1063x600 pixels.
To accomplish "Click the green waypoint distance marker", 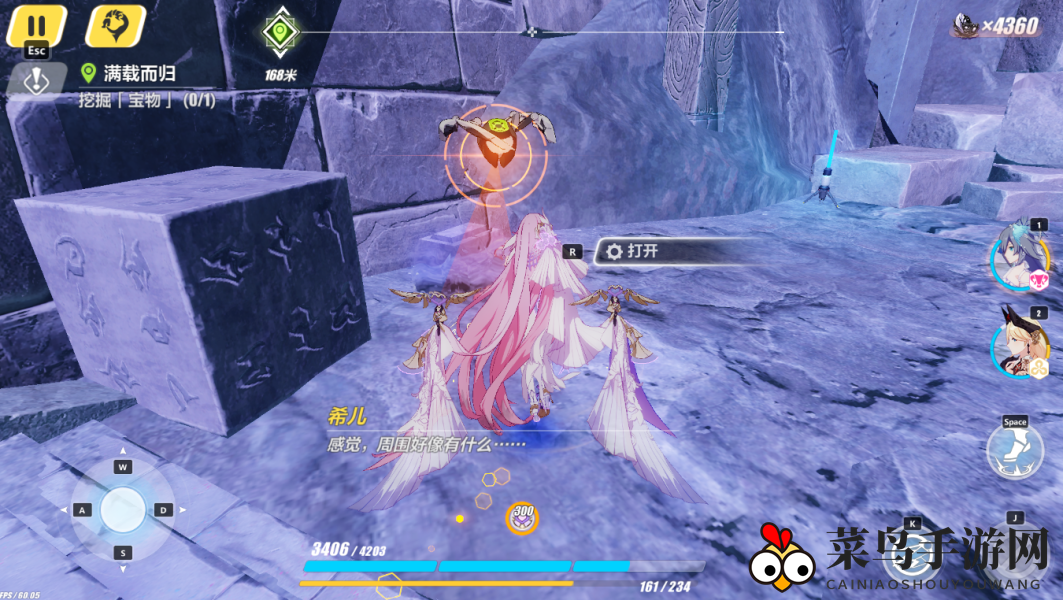I will tap(280, 33).
